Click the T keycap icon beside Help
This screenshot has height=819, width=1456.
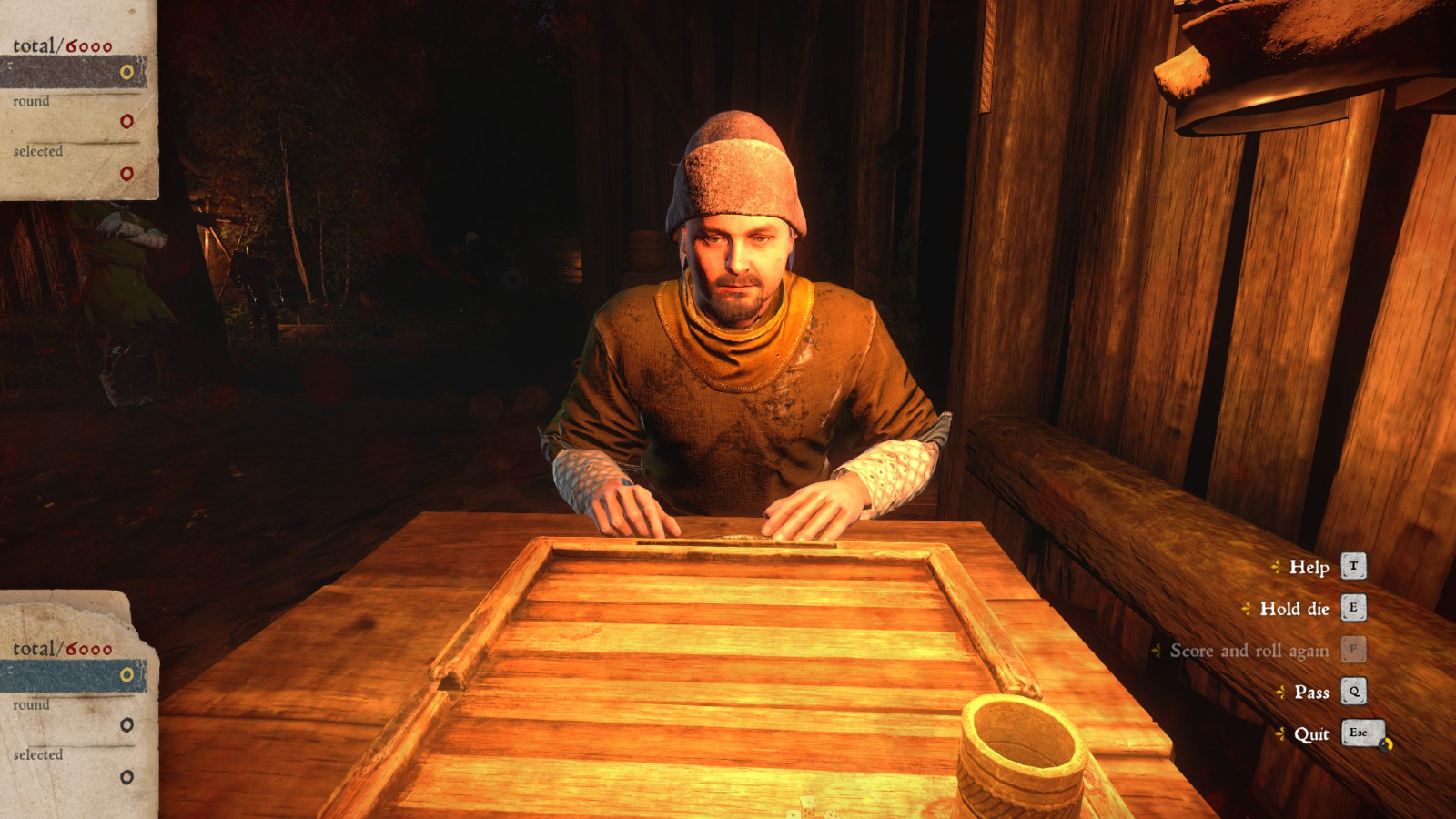[x=1353, y=567]
